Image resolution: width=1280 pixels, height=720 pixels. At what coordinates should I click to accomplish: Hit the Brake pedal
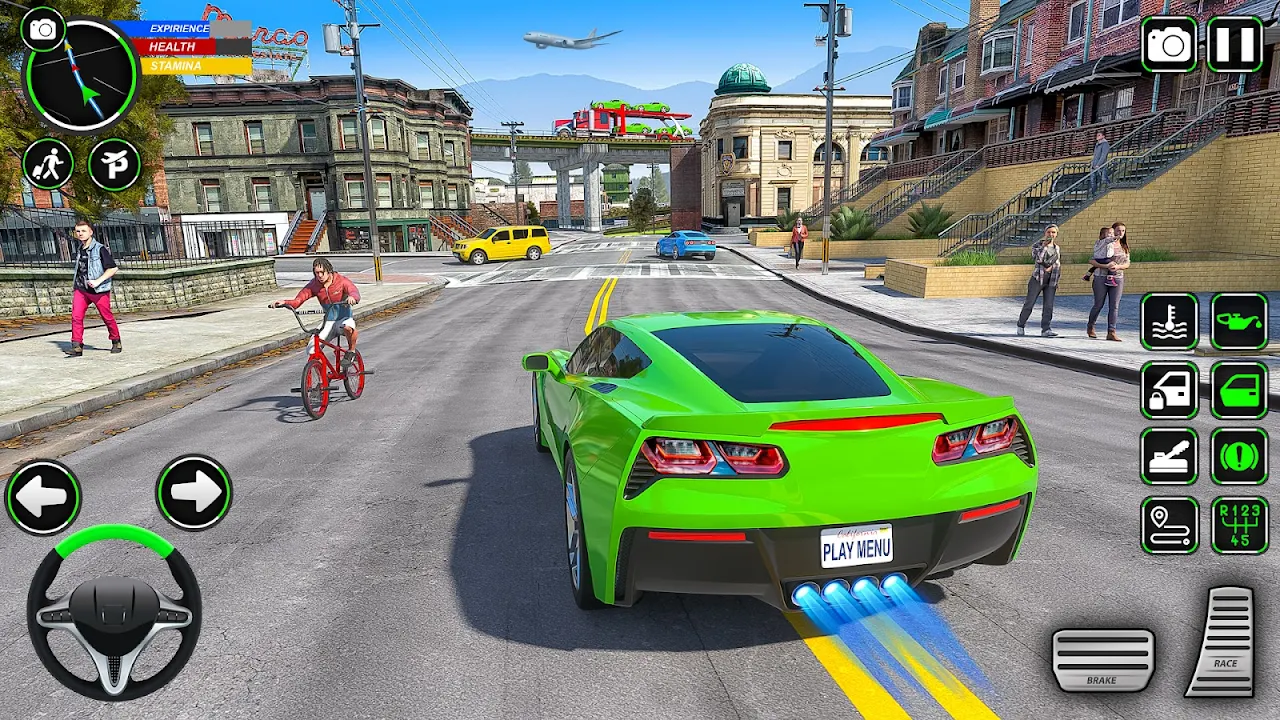tap(1103, 659)
